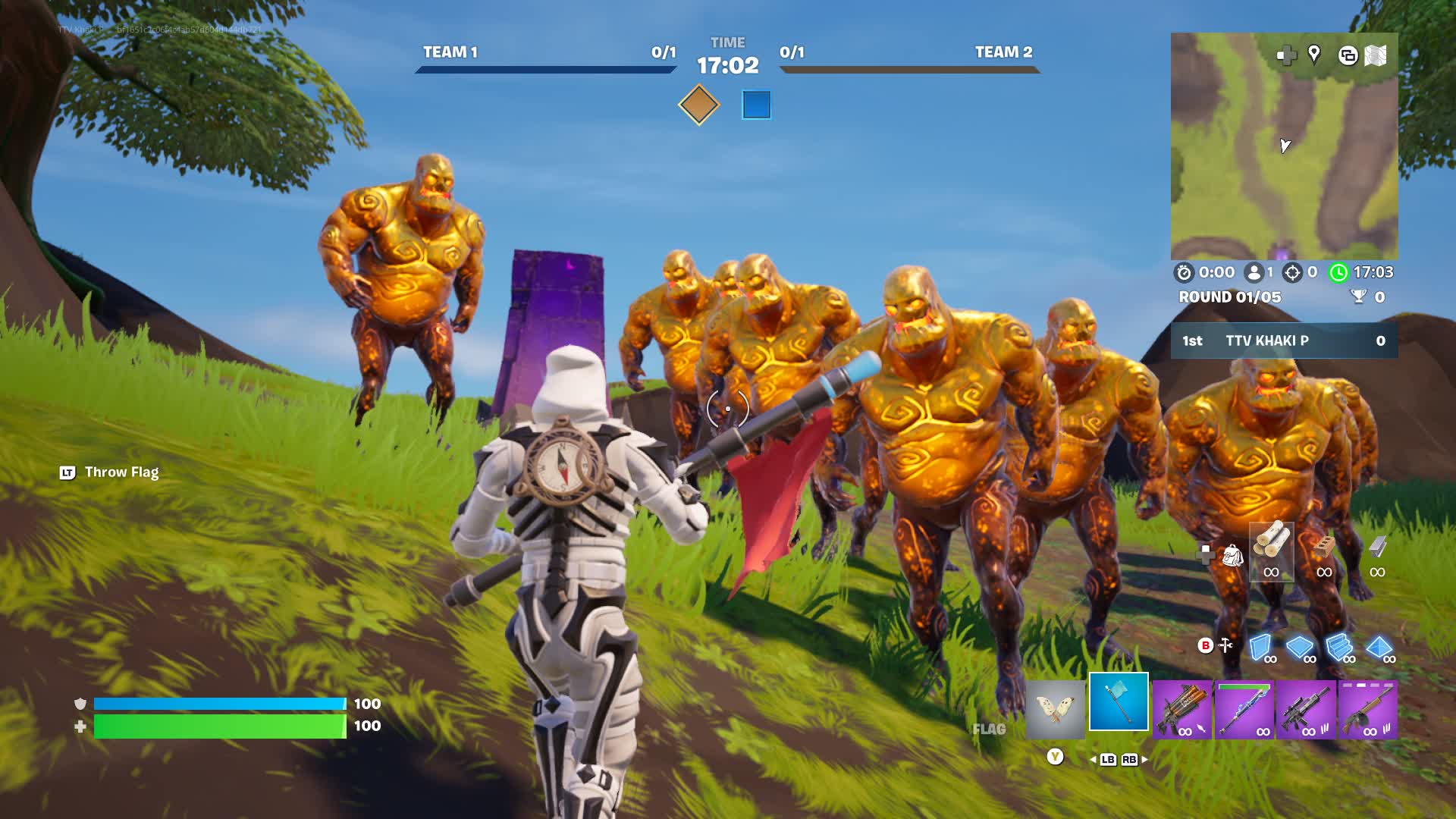Select the flag item slot
The image size is (1456, 819).
tap(1119, 701)
